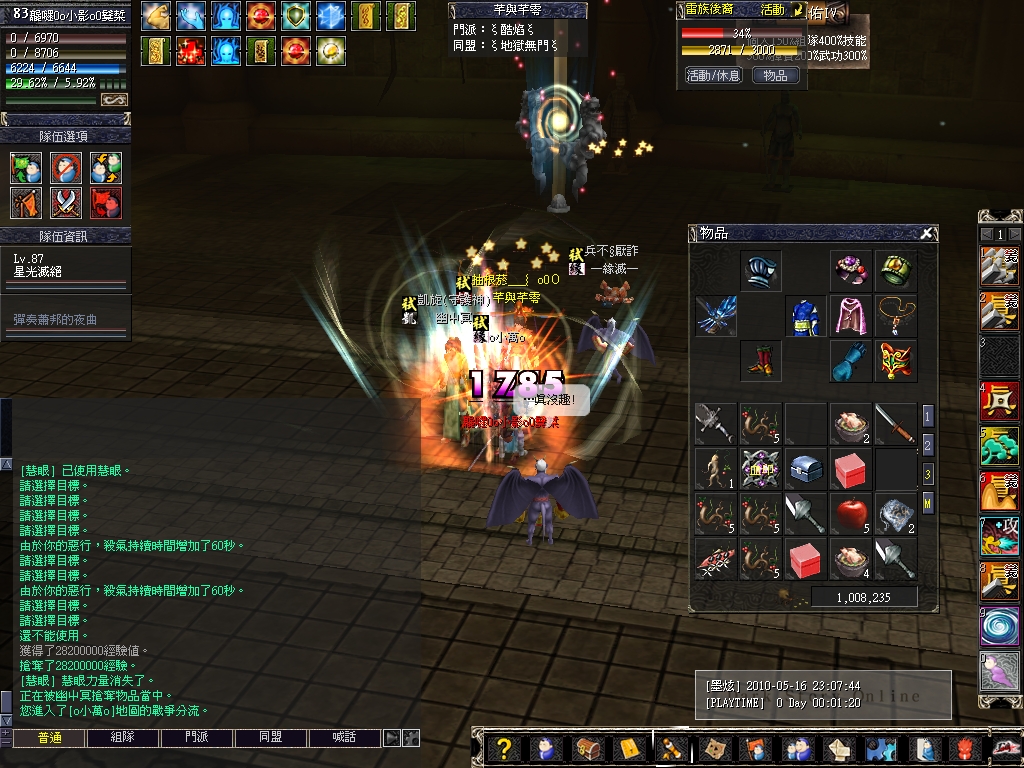The image size is (1024, 768).
Task: Click the pink cloak equipment slot
Action: coord(851,316)
